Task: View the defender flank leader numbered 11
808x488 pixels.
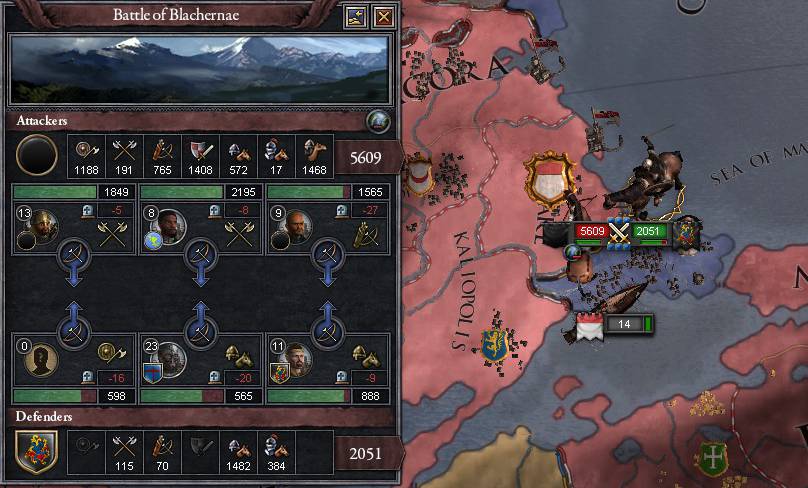Action: [295, 359]
